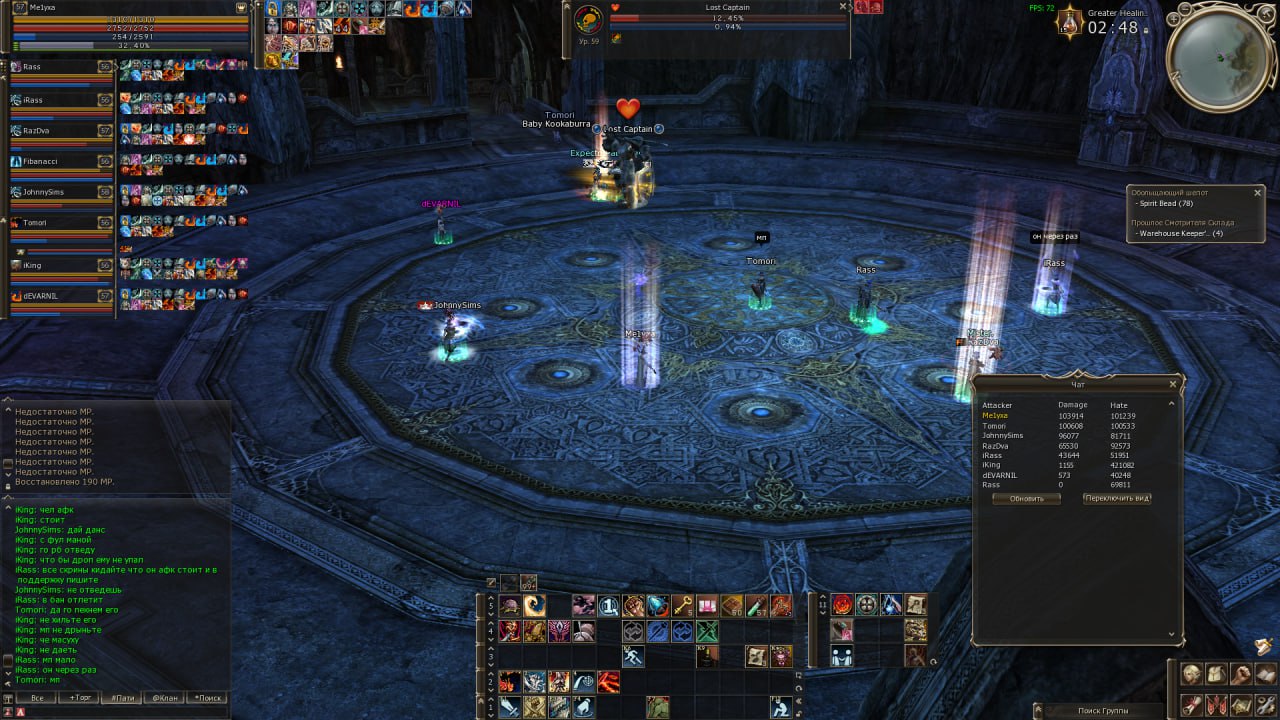The width and height of the screenshot is (1280, 720).
Task: Click the Переключить вид button
Action: [1117, 499]
